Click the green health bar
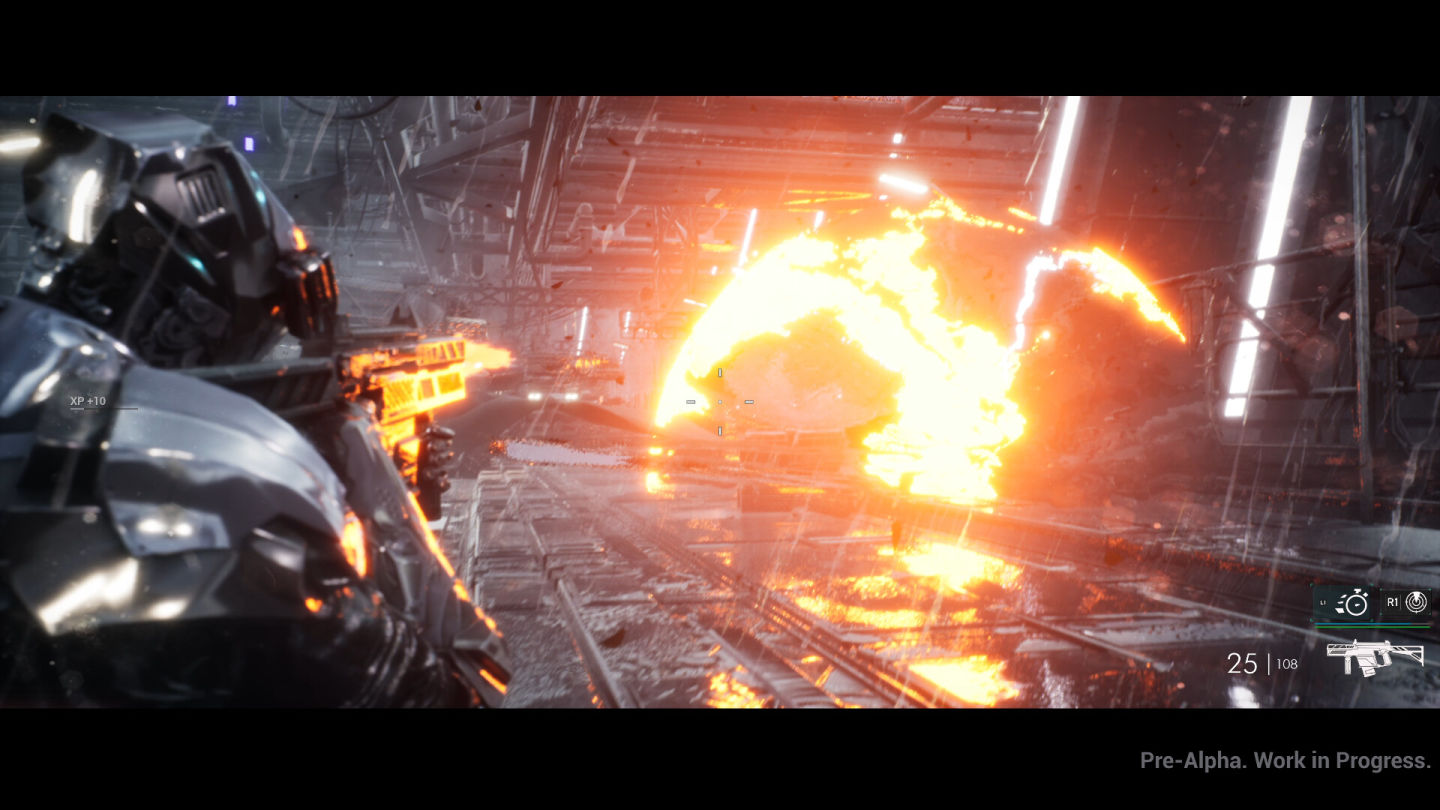The image size is (1440, 810). pyautogui.click(x=1374, y=628)
